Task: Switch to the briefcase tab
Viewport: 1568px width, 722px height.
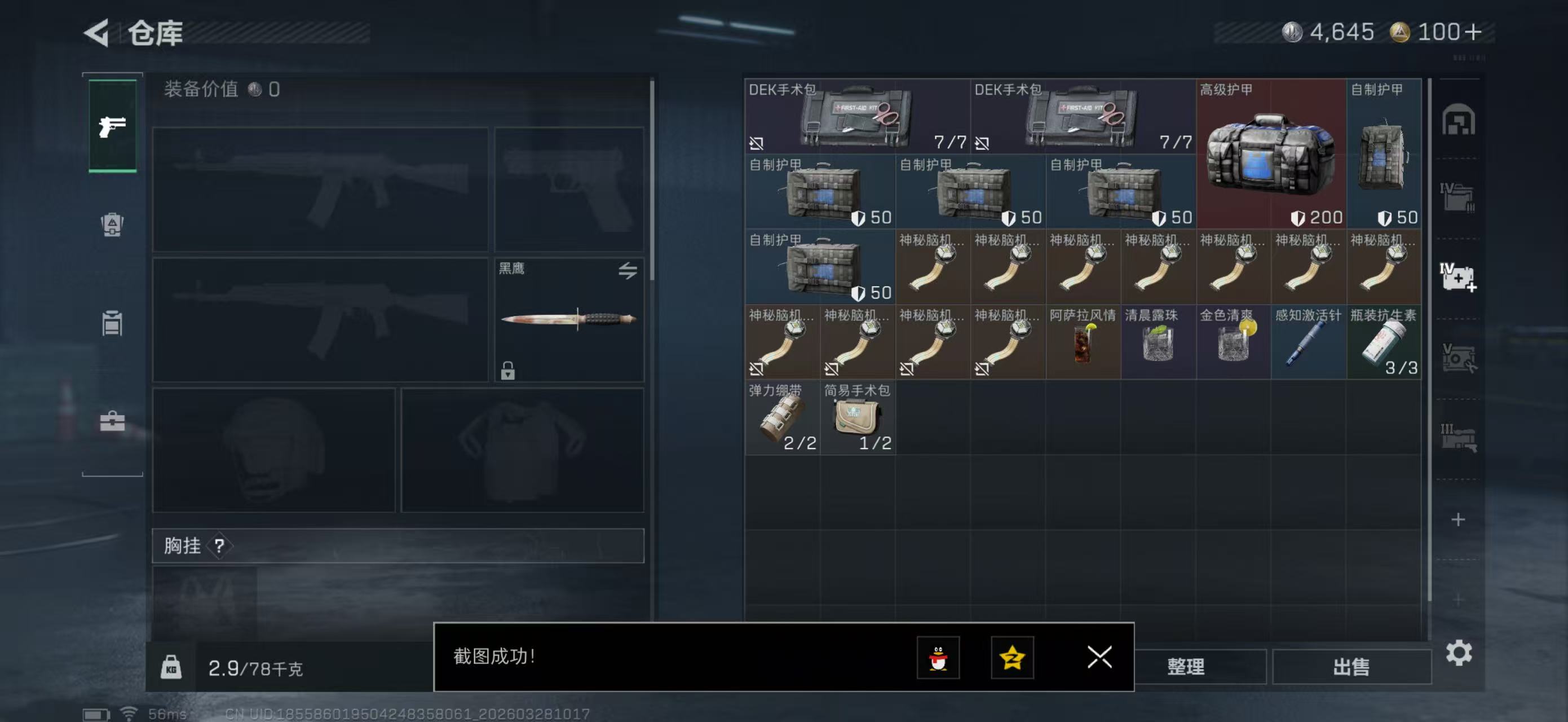Action: (113, 421)
